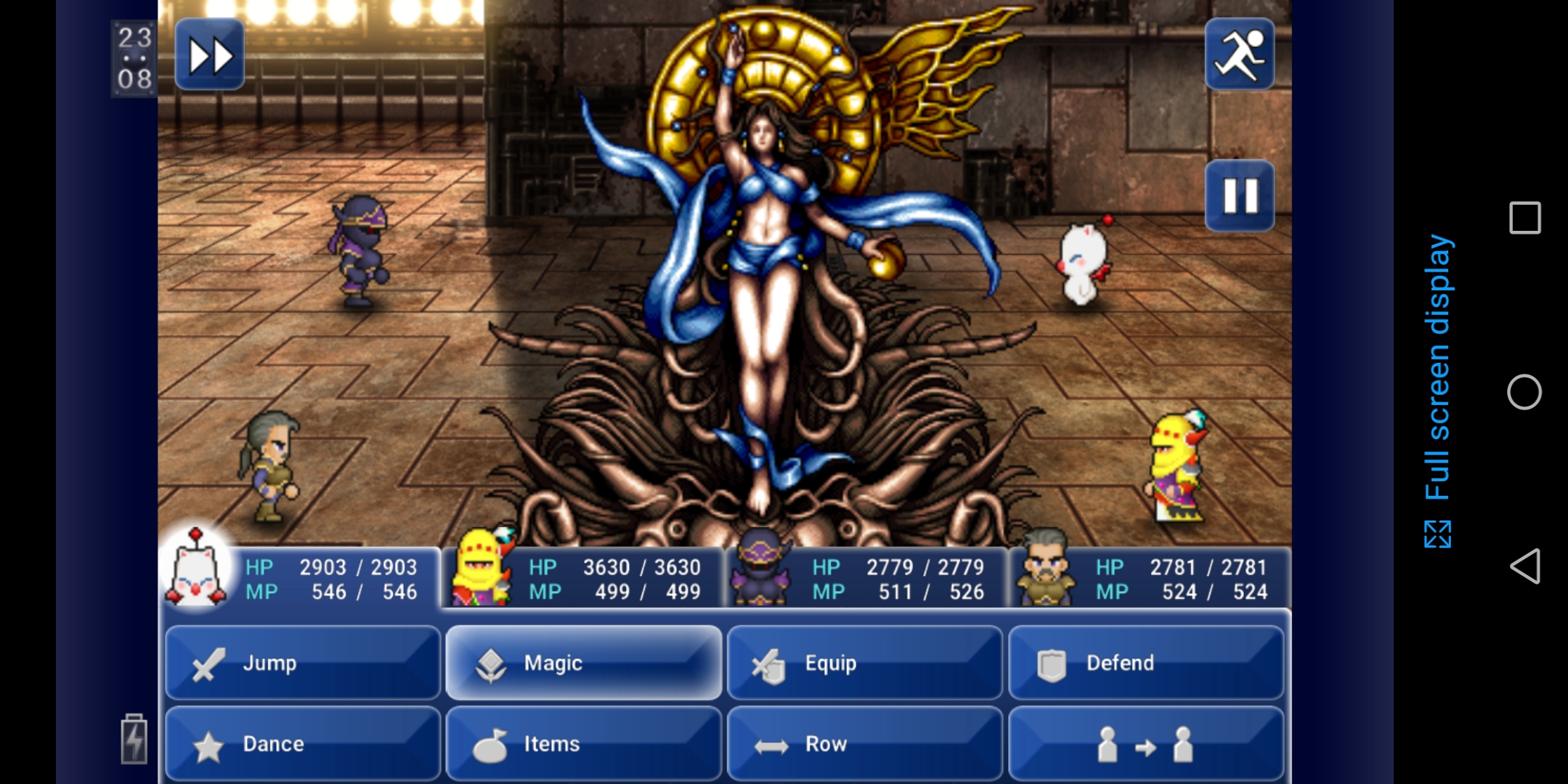This screenshot has width=1568, height=784.
Task: Toggle the fast-forward battle speed button
Action: pyautogui.click(x=210, y=55)
